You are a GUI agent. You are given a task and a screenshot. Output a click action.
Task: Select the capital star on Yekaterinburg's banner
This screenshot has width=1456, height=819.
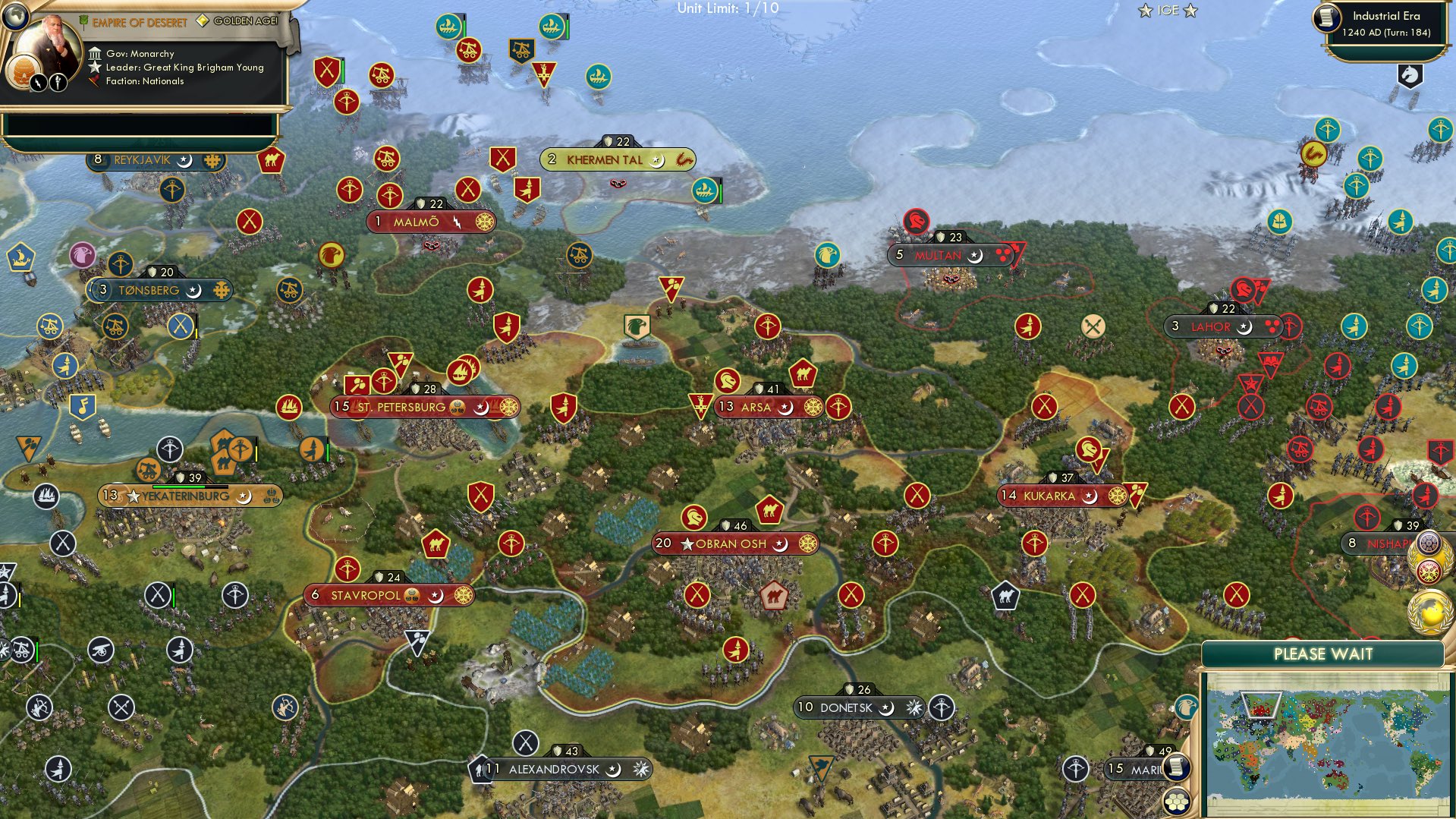pos(133,495)
